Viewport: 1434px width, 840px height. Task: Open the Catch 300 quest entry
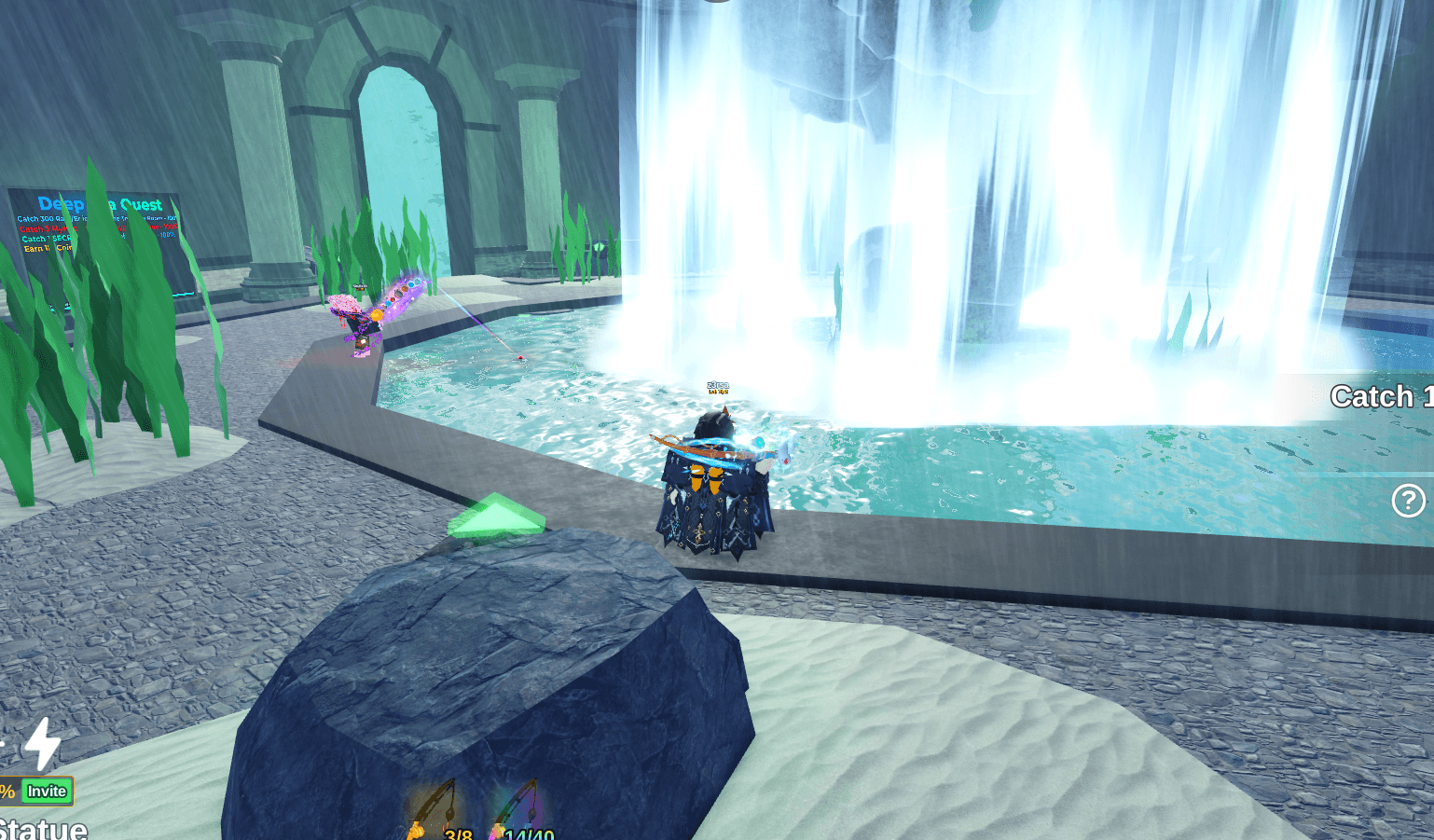click(x=42, y=218)
